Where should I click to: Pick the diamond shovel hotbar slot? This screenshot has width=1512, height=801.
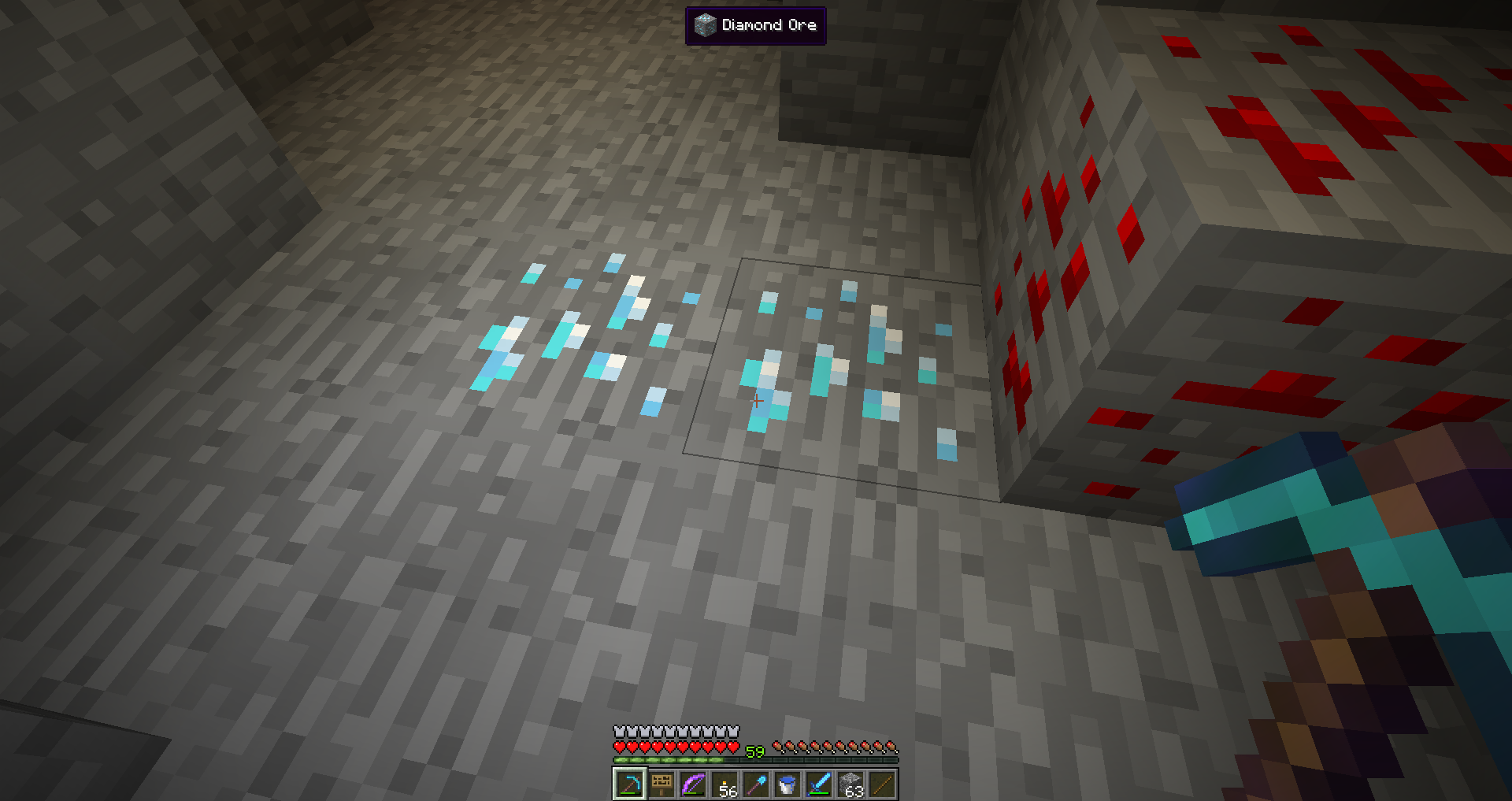tap(756, 784)
